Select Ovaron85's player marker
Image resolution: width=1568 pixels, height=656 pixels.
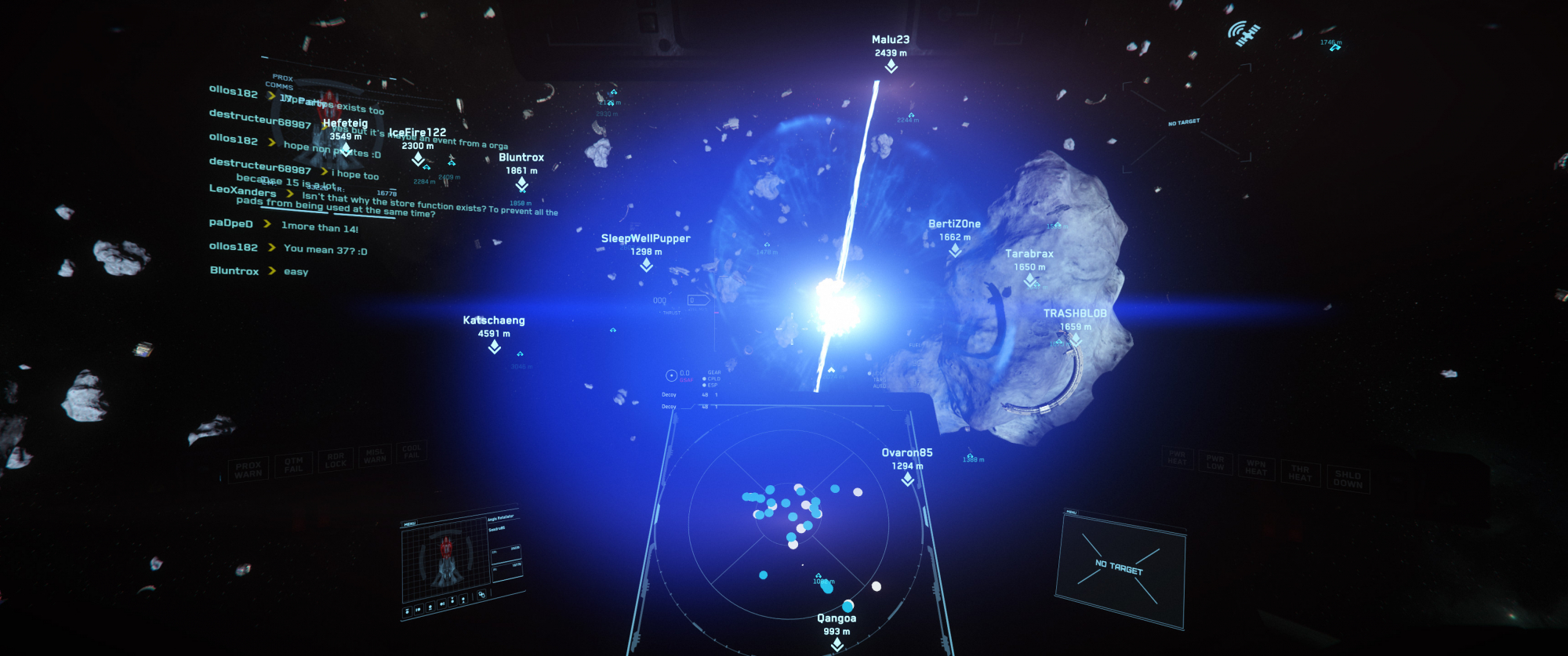(907, 479)
